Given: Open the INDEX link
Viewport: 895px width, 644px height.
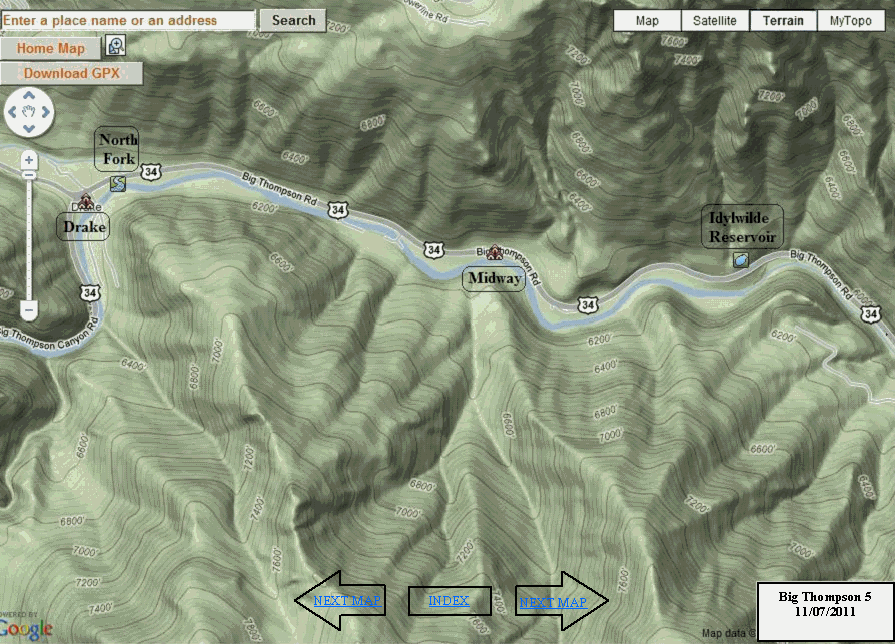Looking at the screenshot, I should pyautogui.click(x=449, y=601).
